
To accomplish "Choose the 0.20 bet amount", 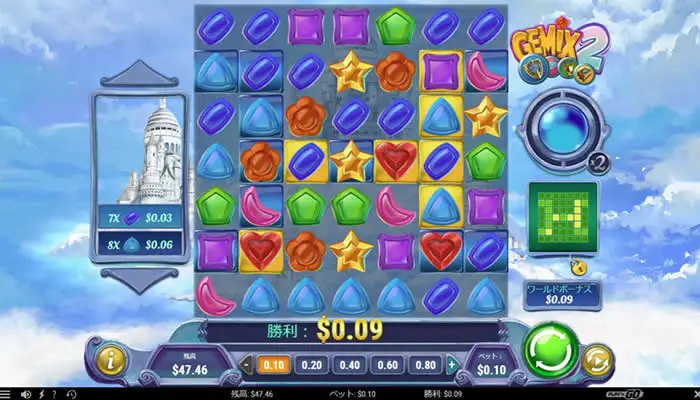I will [313, 365].
